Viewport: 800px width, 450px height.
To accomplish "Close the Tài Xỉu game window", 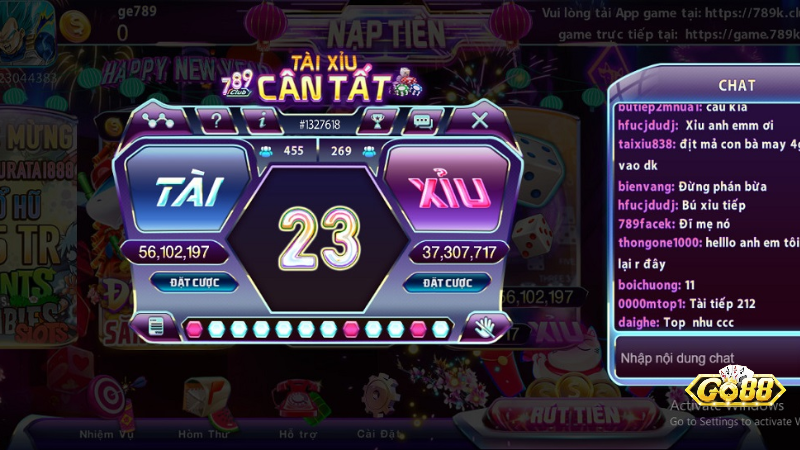I will [480, 120].
